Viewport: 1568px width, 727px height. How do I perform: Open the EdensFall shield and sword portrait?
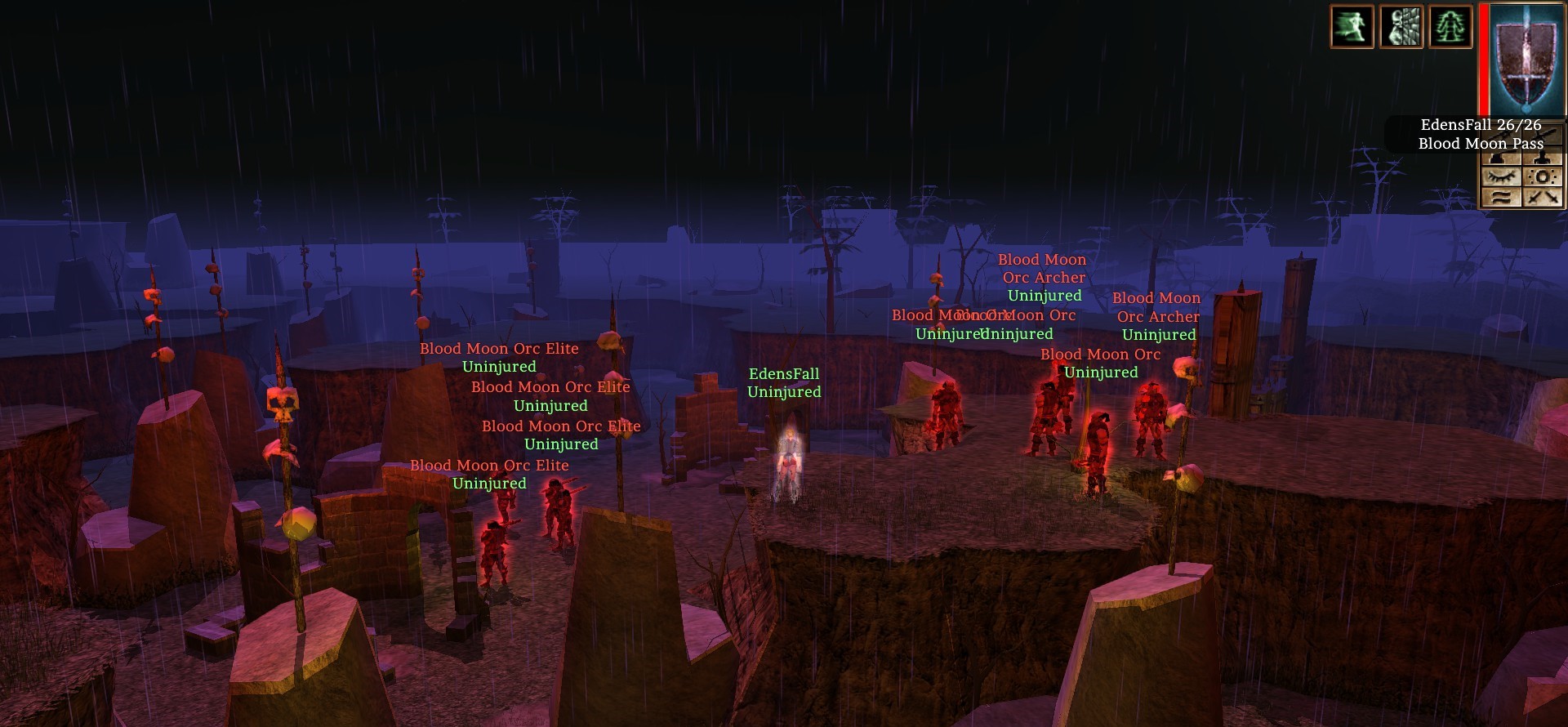pos(1523,59)
